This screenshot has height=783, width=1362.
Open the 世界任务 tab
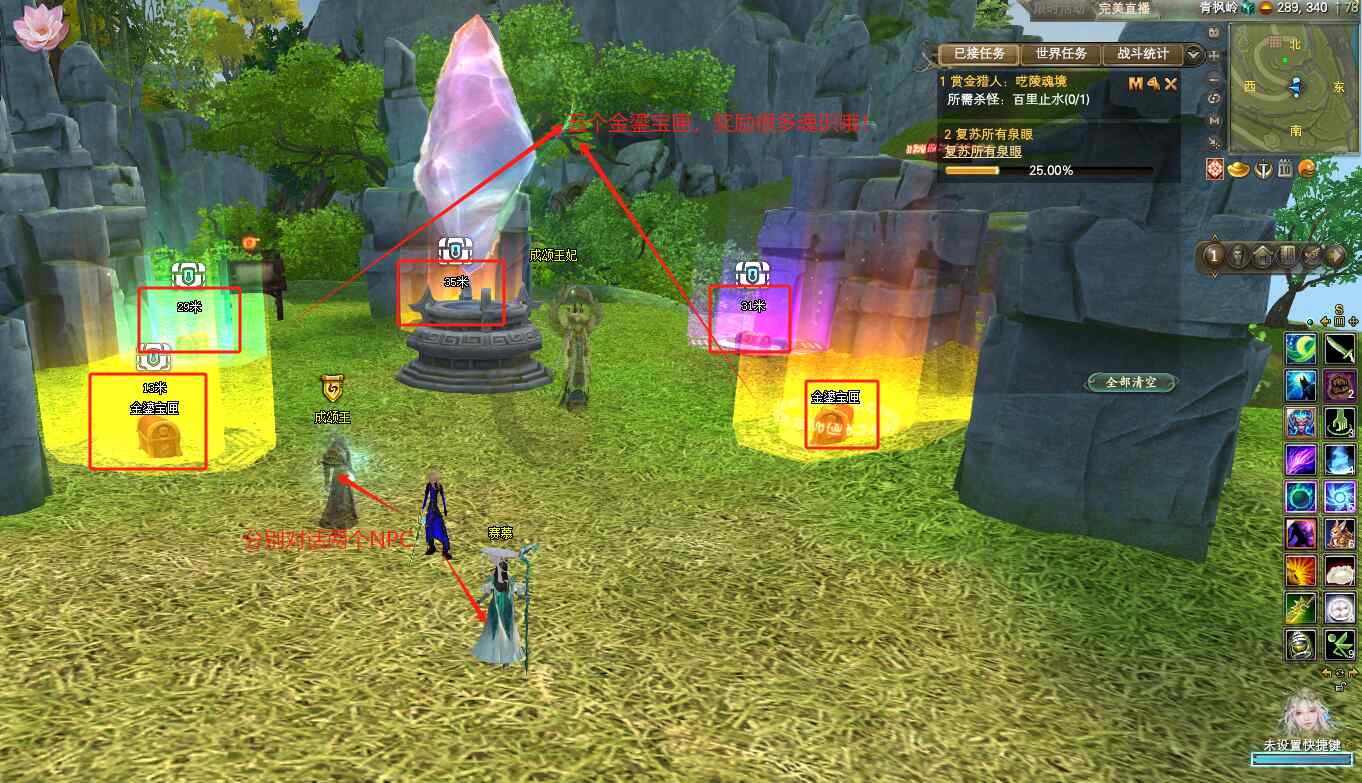tap(1061, 54)
